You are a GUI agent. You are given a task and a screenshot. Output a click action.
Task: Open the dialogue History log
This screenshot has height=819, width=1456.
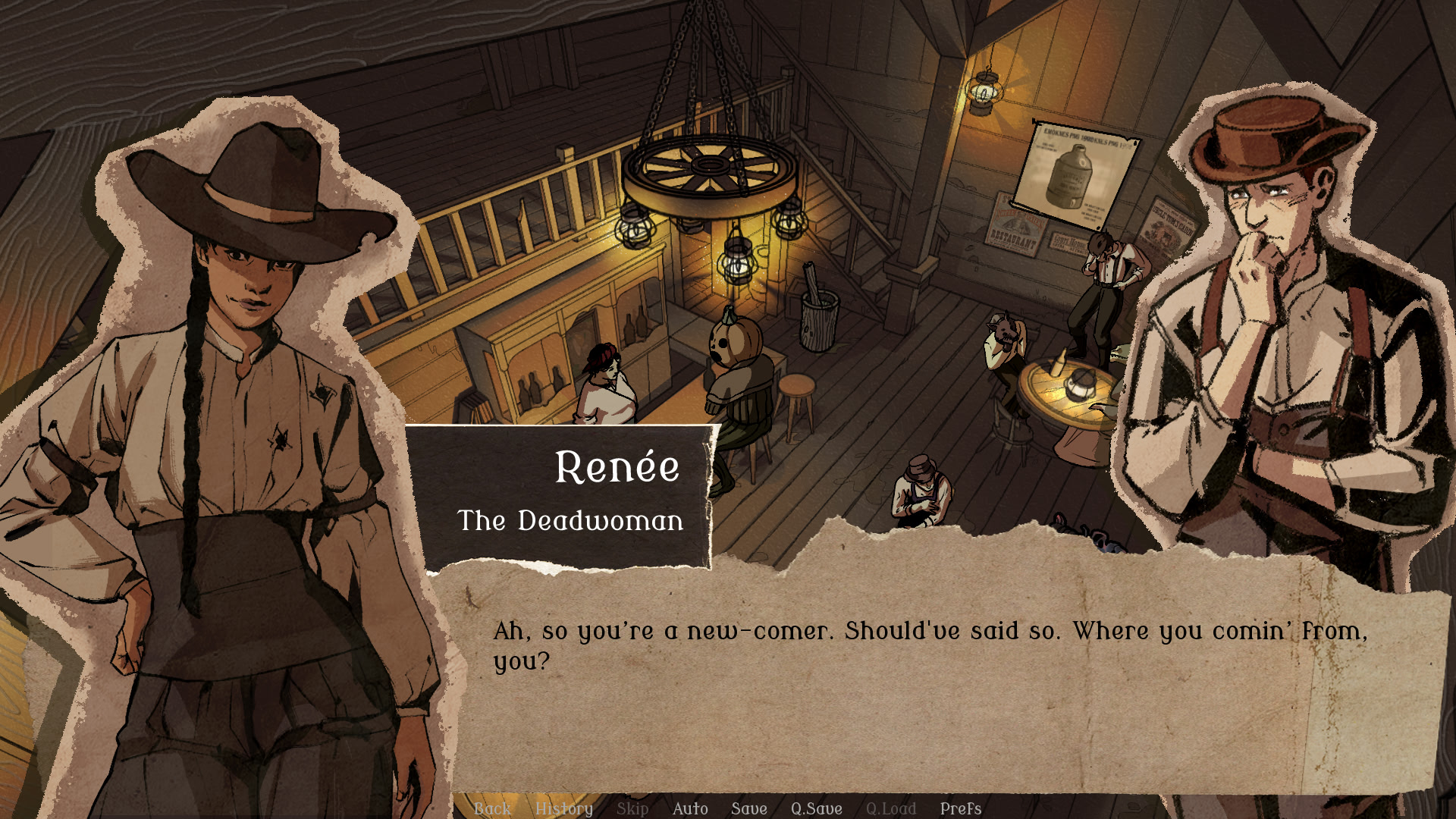[563, 808]
